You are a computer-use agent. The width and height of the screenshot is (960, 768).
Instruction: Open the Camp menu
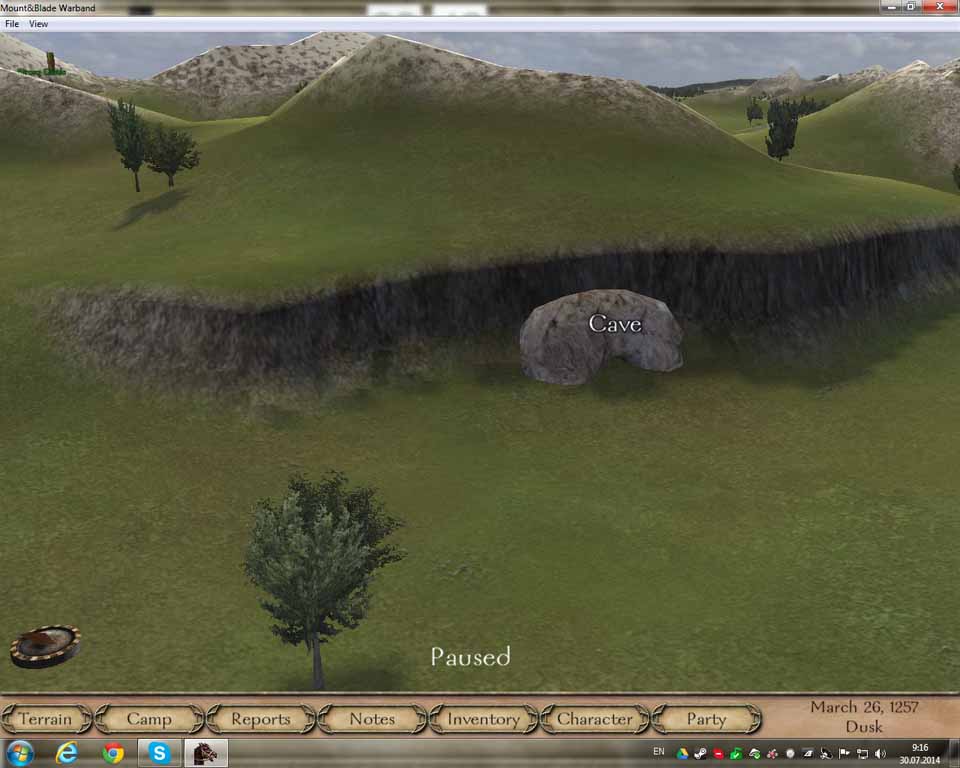coord(149,719)
